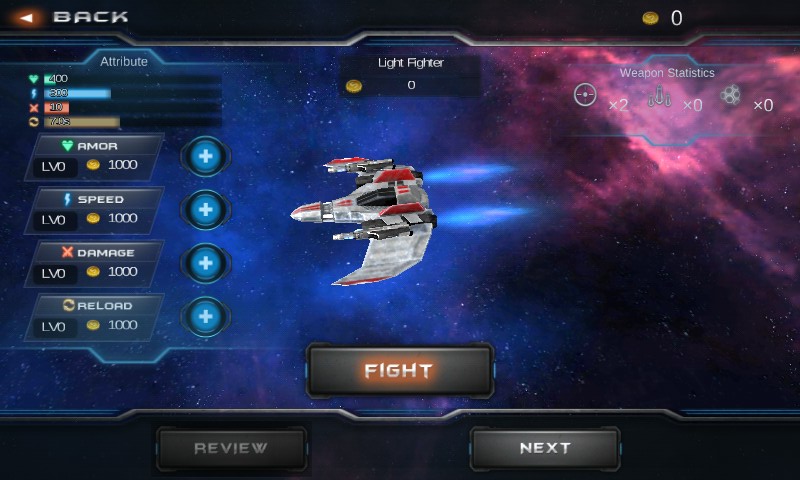Screen dimensions: 800x480
Task: Show the NEXT ship
Action: 545,448
